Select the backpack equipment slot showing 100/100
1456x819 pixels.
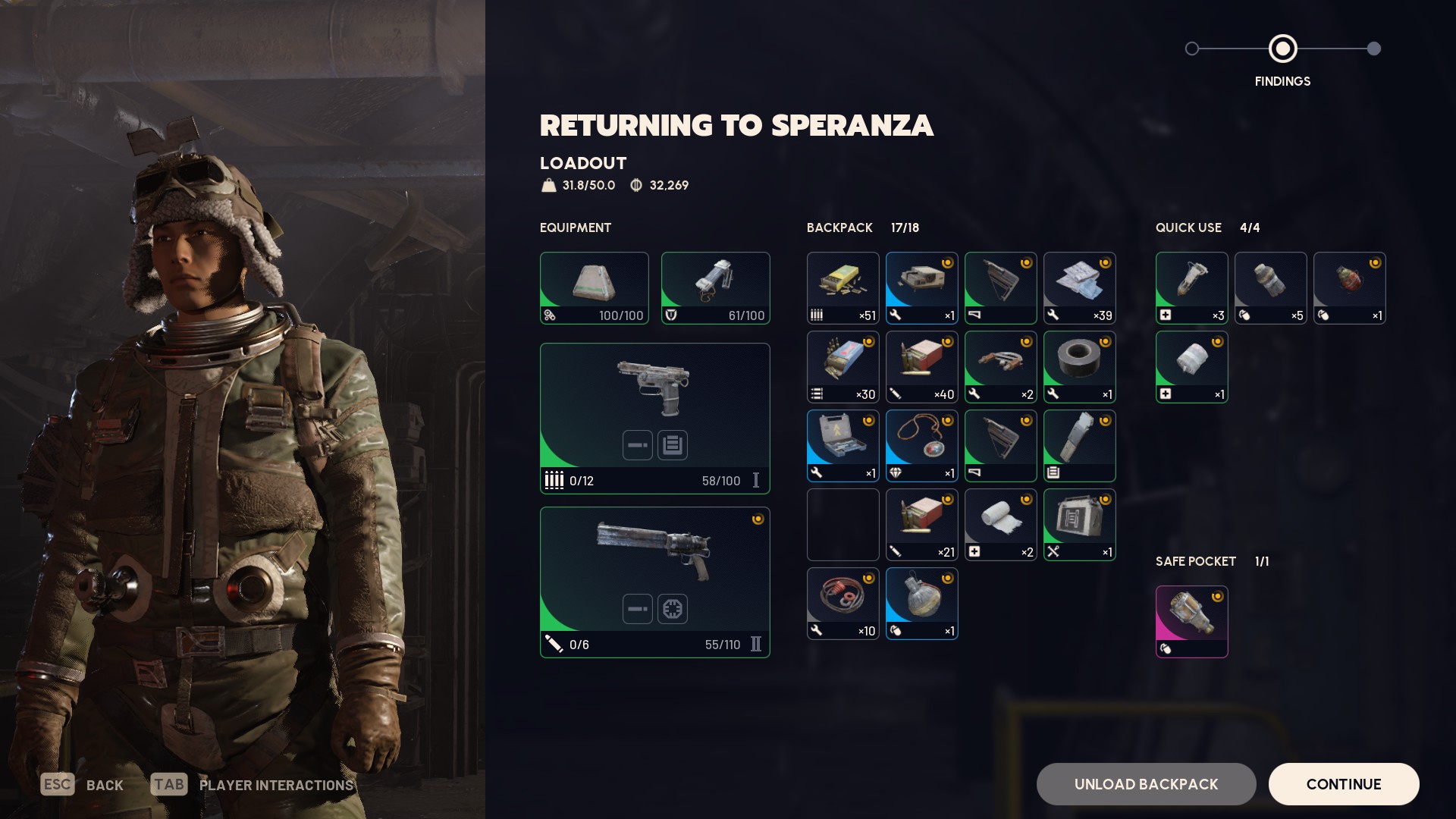pyautogui.click(x=594, y=288)
